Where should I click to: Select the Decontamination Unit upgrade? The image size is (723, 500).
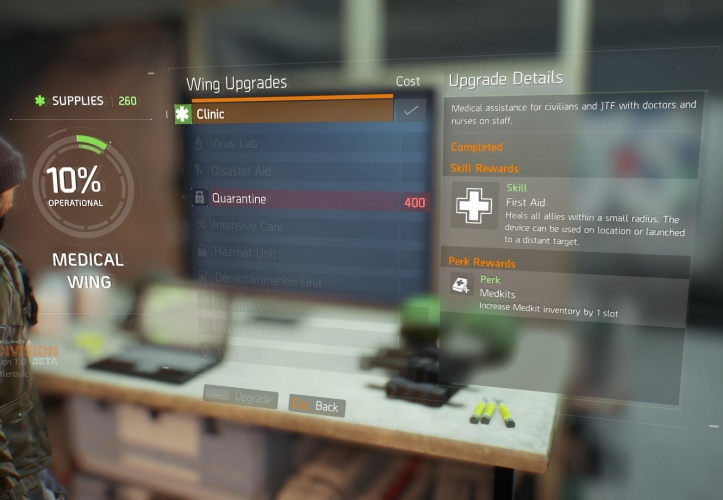tap(290, 281)
